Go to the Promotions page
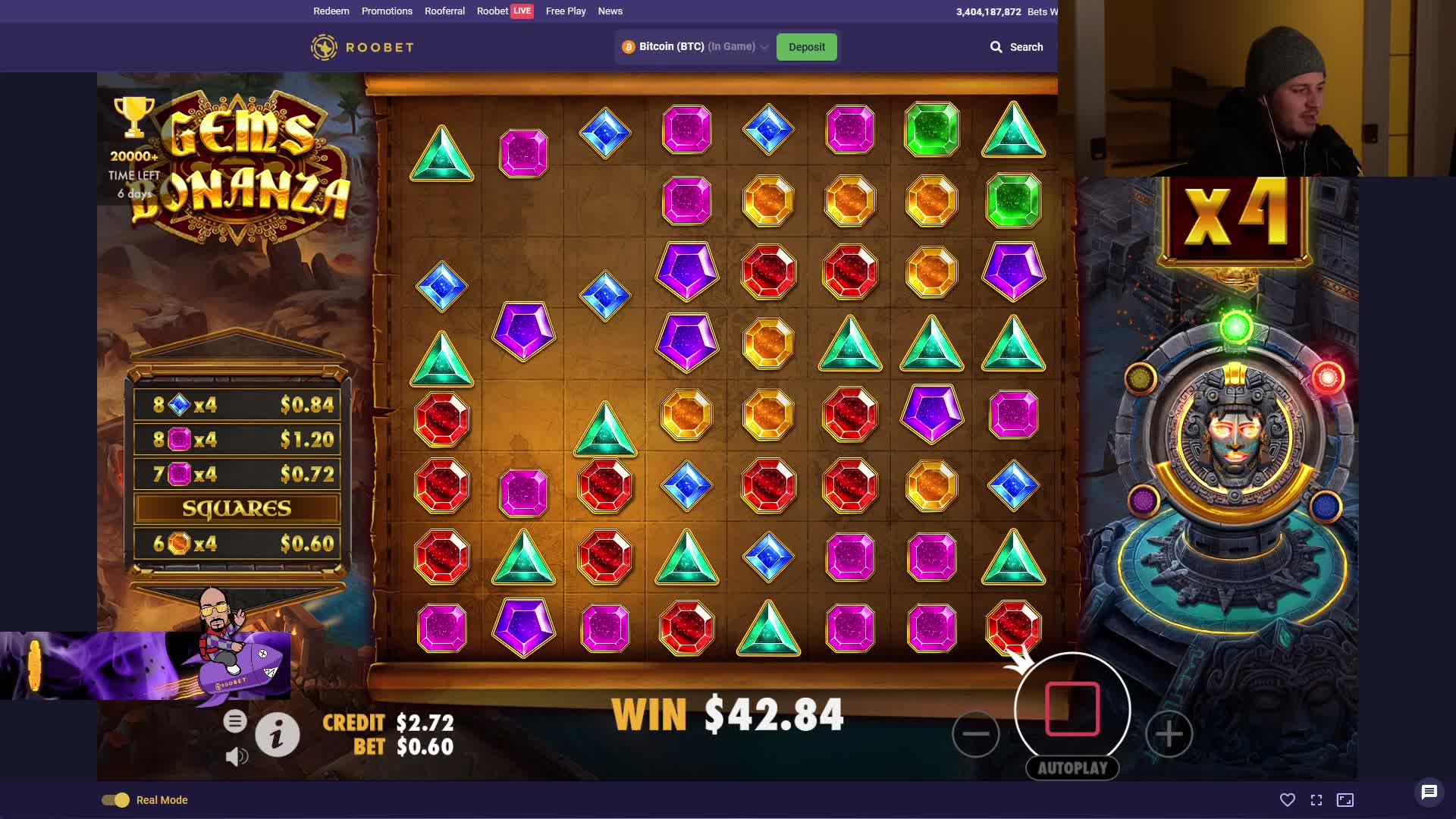The height and width of the screenshot is (819, 1456). pos(387,11)
